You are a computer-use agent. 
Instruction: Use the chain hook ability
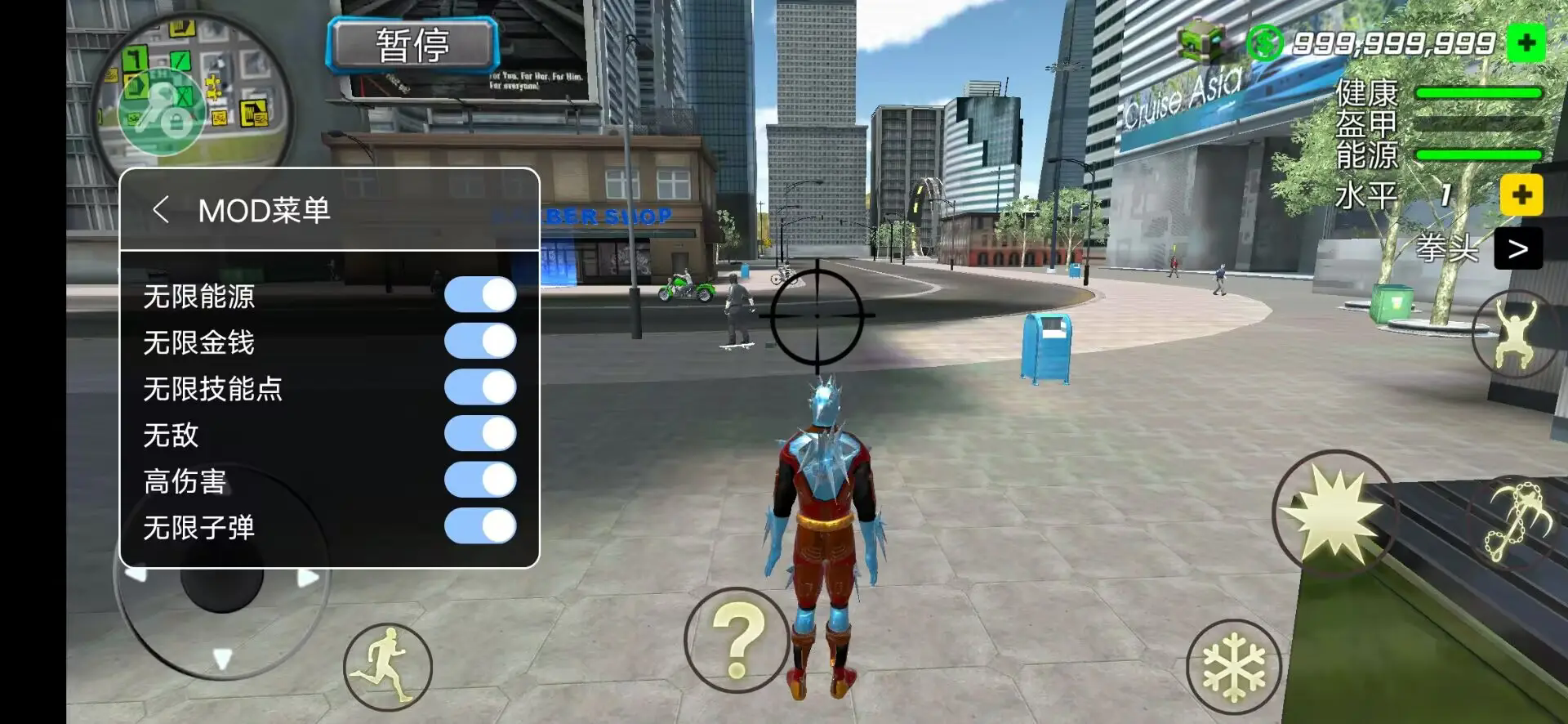click(x=1517, y=523)
